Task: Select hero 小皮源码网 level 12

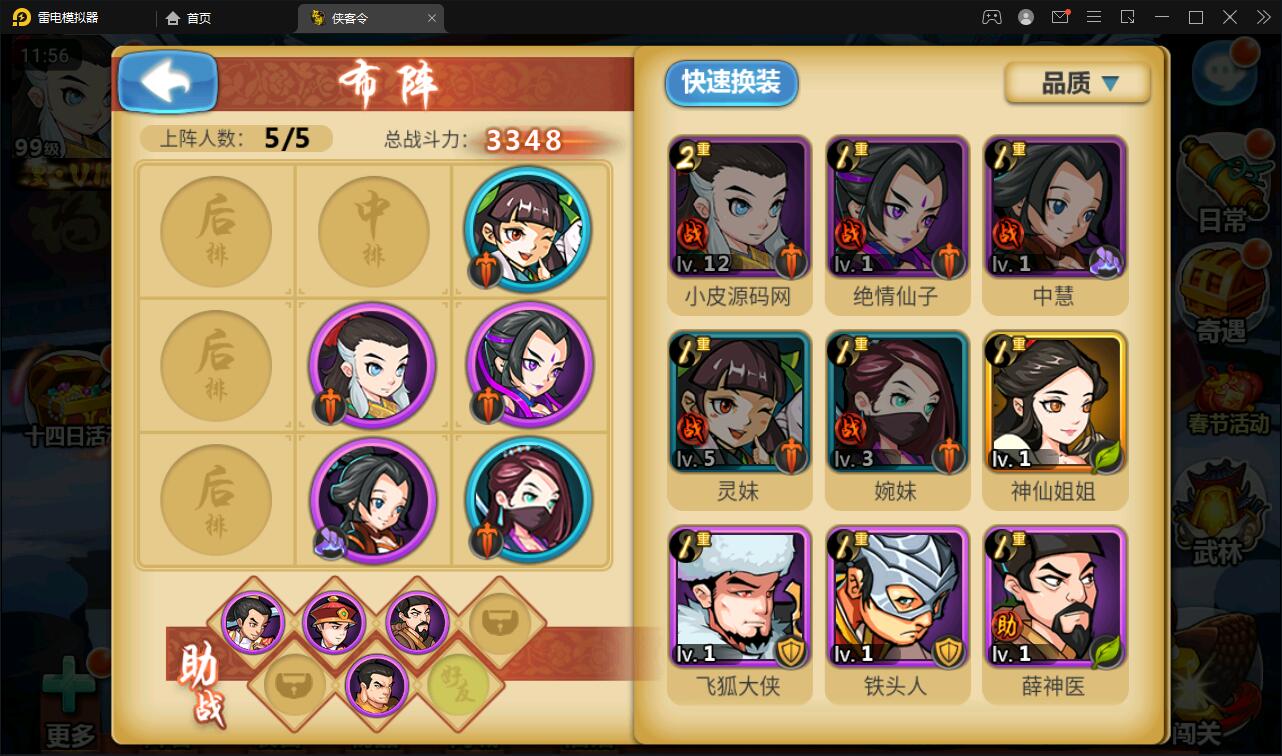Action: click(x=740, y=205)
